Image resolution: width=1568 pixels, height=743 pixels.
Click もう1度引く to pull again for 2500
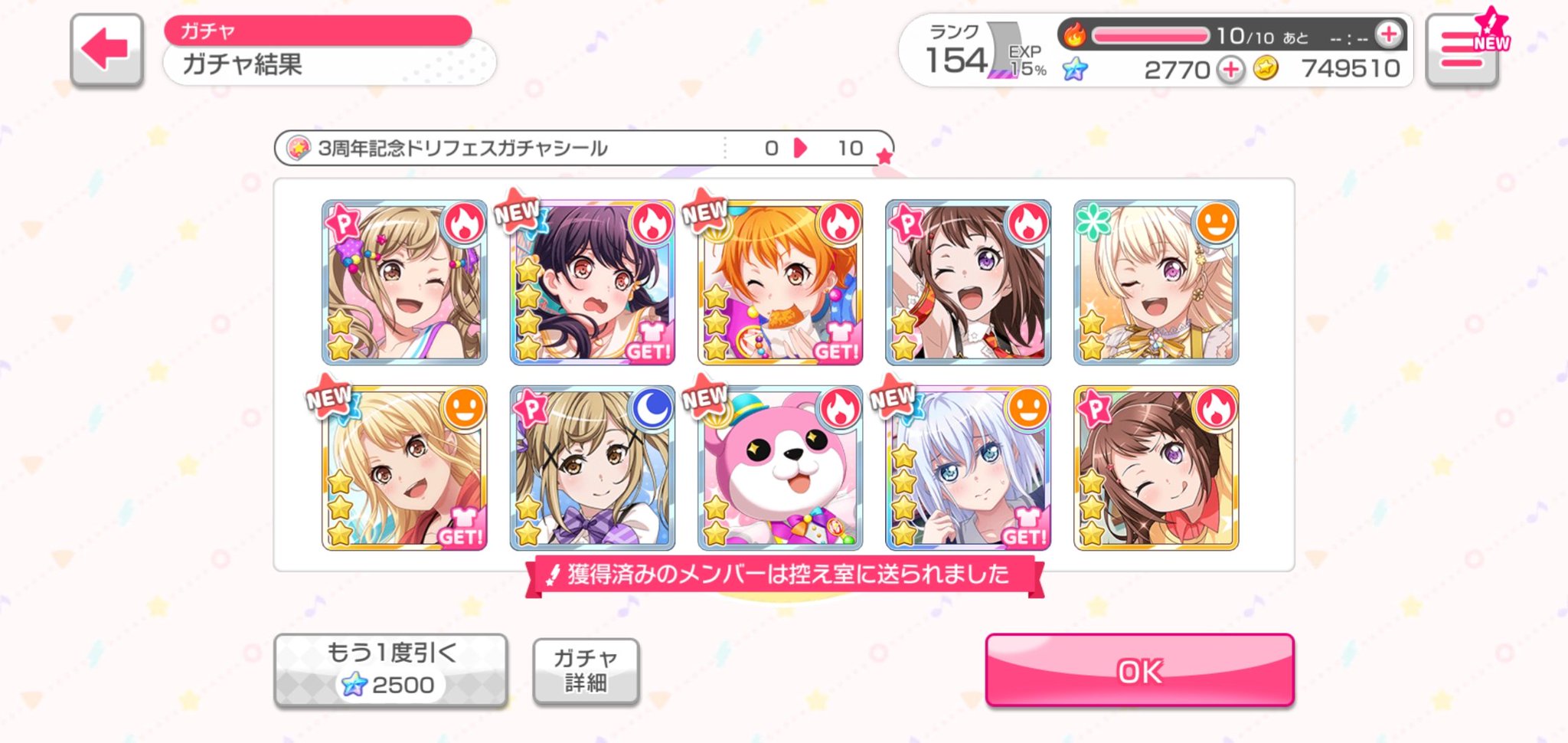392,669
